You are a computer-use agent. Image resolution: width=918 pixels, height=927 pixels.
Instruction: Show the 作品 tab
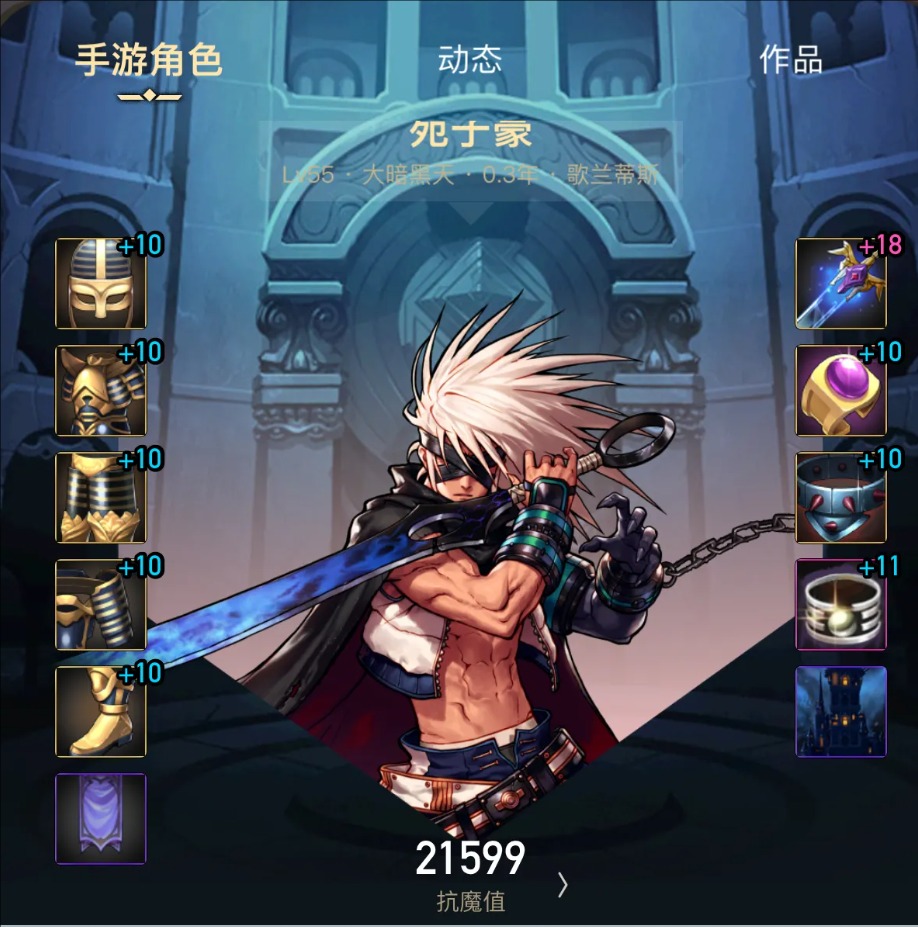790,60
